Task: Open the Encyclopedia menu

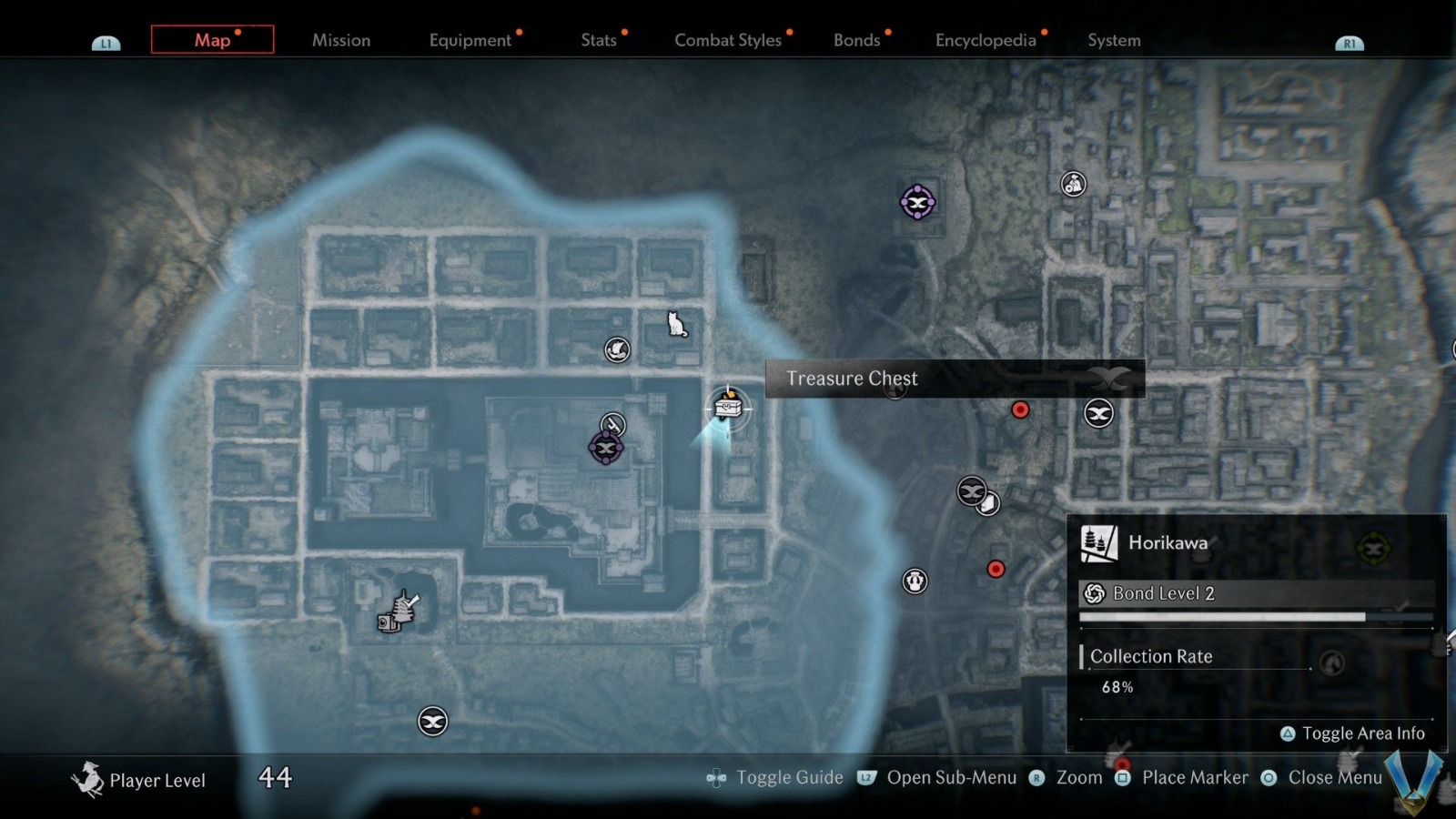Action: [986, 40]
